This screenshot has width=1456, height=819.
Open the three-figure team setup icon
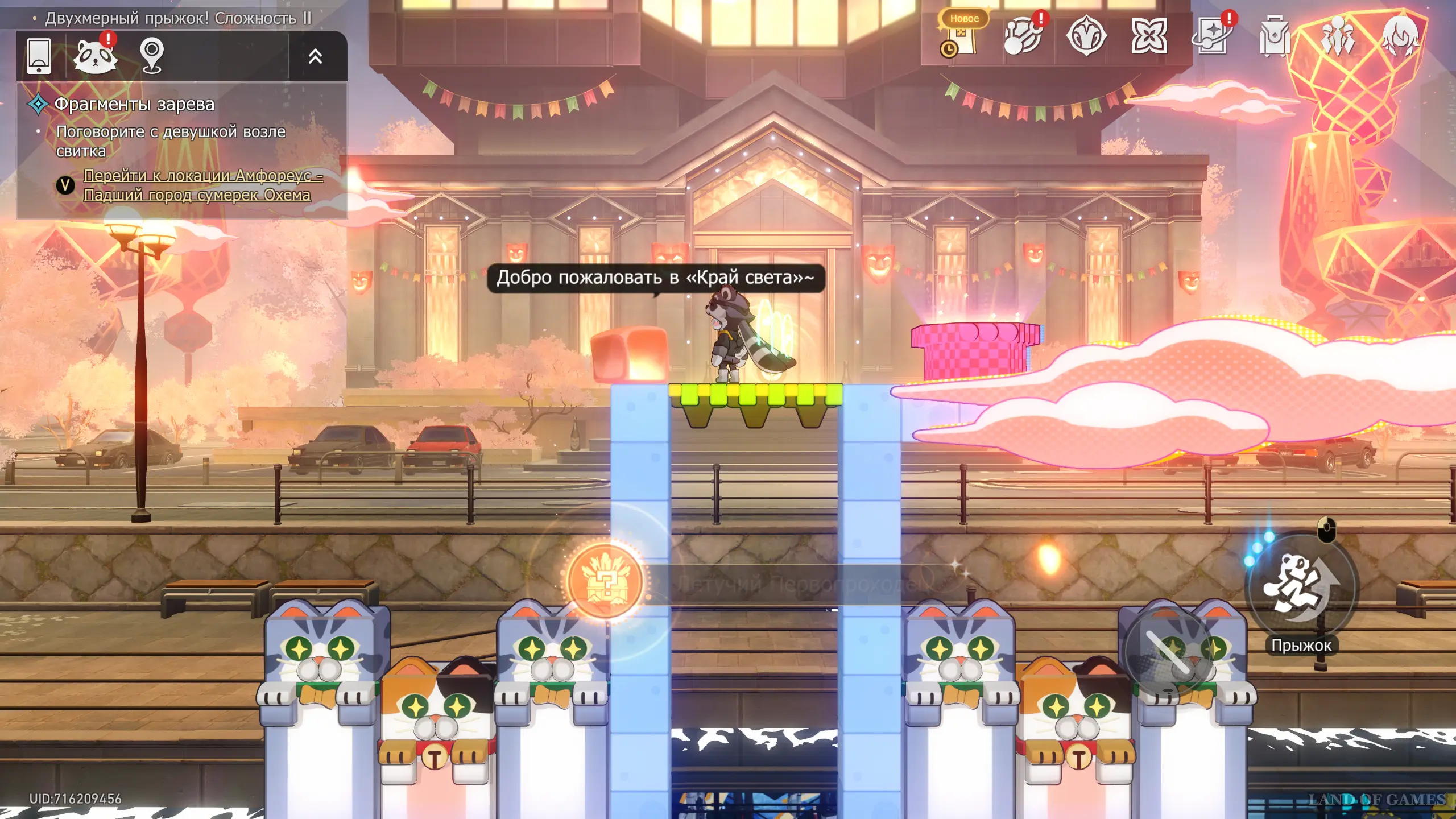pos(1338,36)
